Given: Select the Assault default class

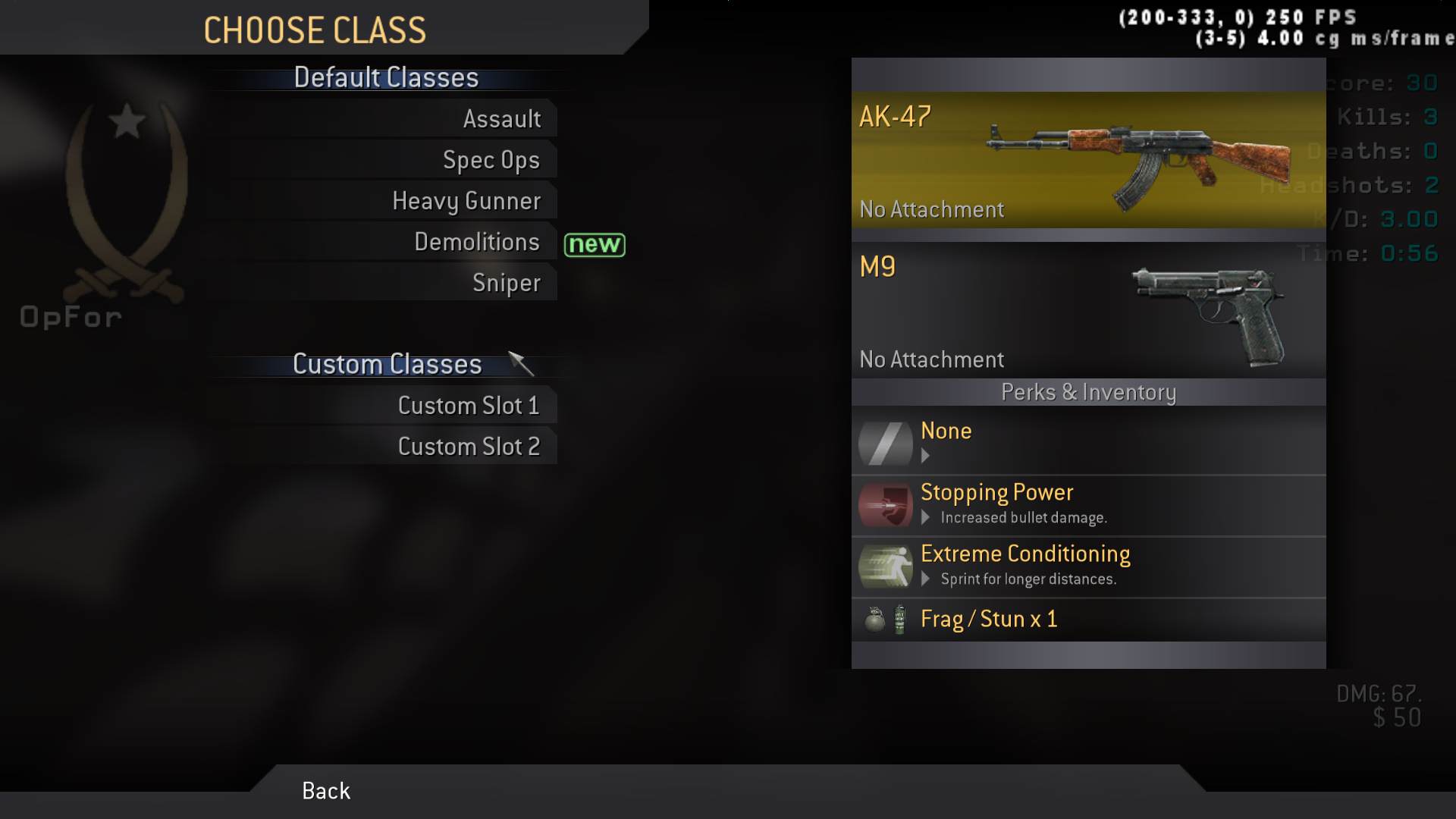Looking at the screenshot, I should click(501, 119).
